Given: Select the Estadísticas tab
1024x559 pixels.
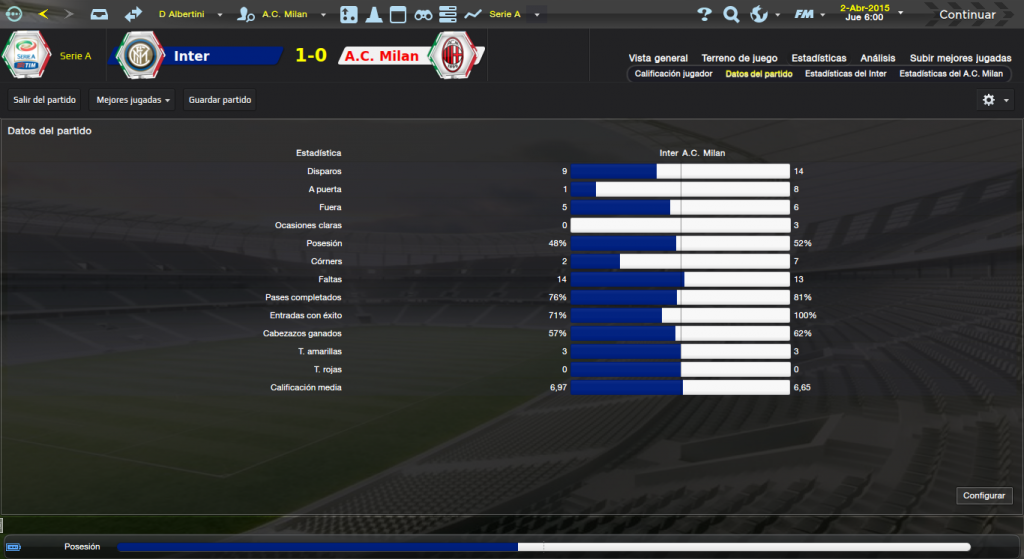Looking at the screenshot, I should tap(818, 58).
